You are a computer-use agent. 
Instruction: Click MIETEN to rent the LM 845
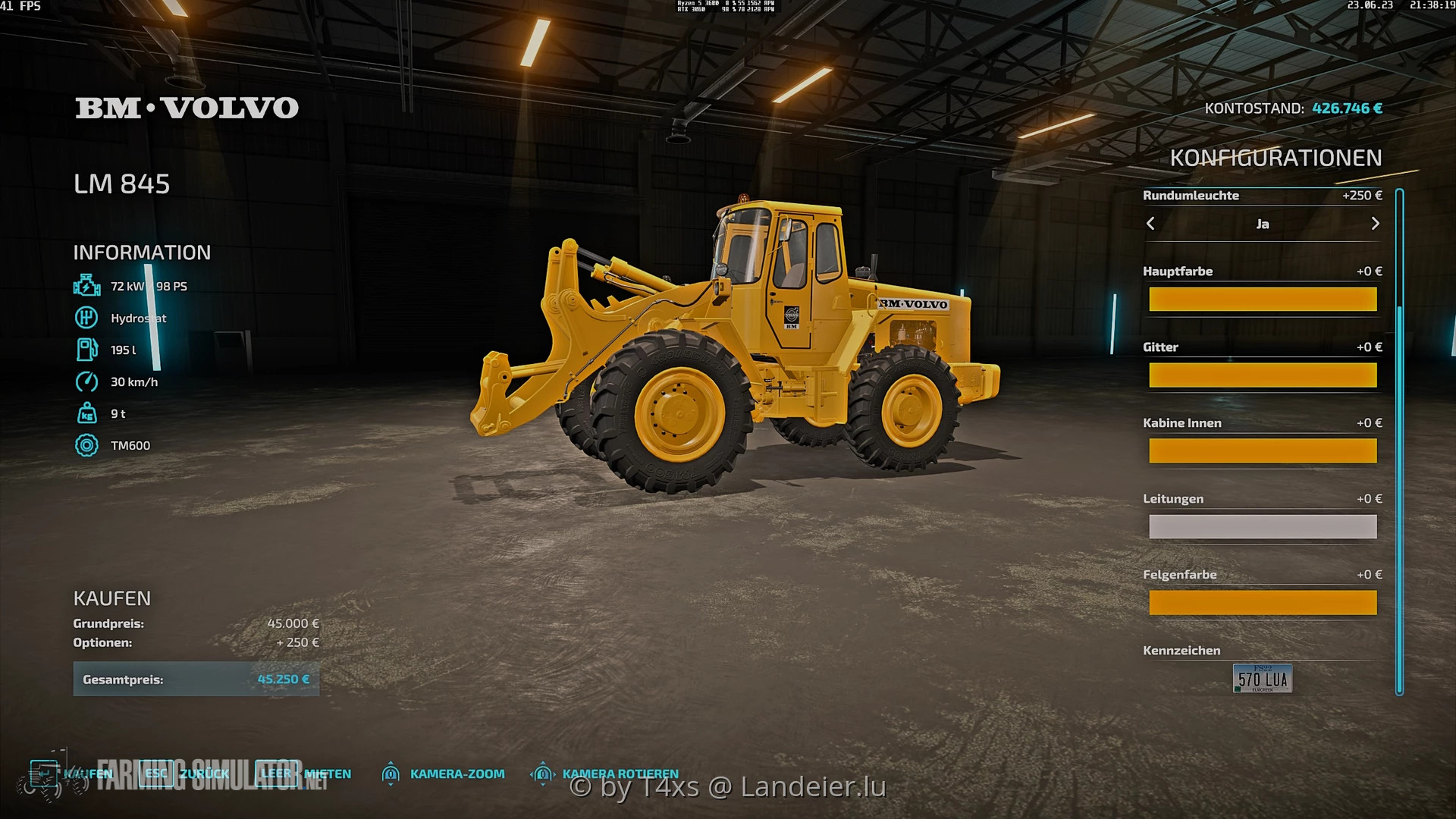pos(327,773)
